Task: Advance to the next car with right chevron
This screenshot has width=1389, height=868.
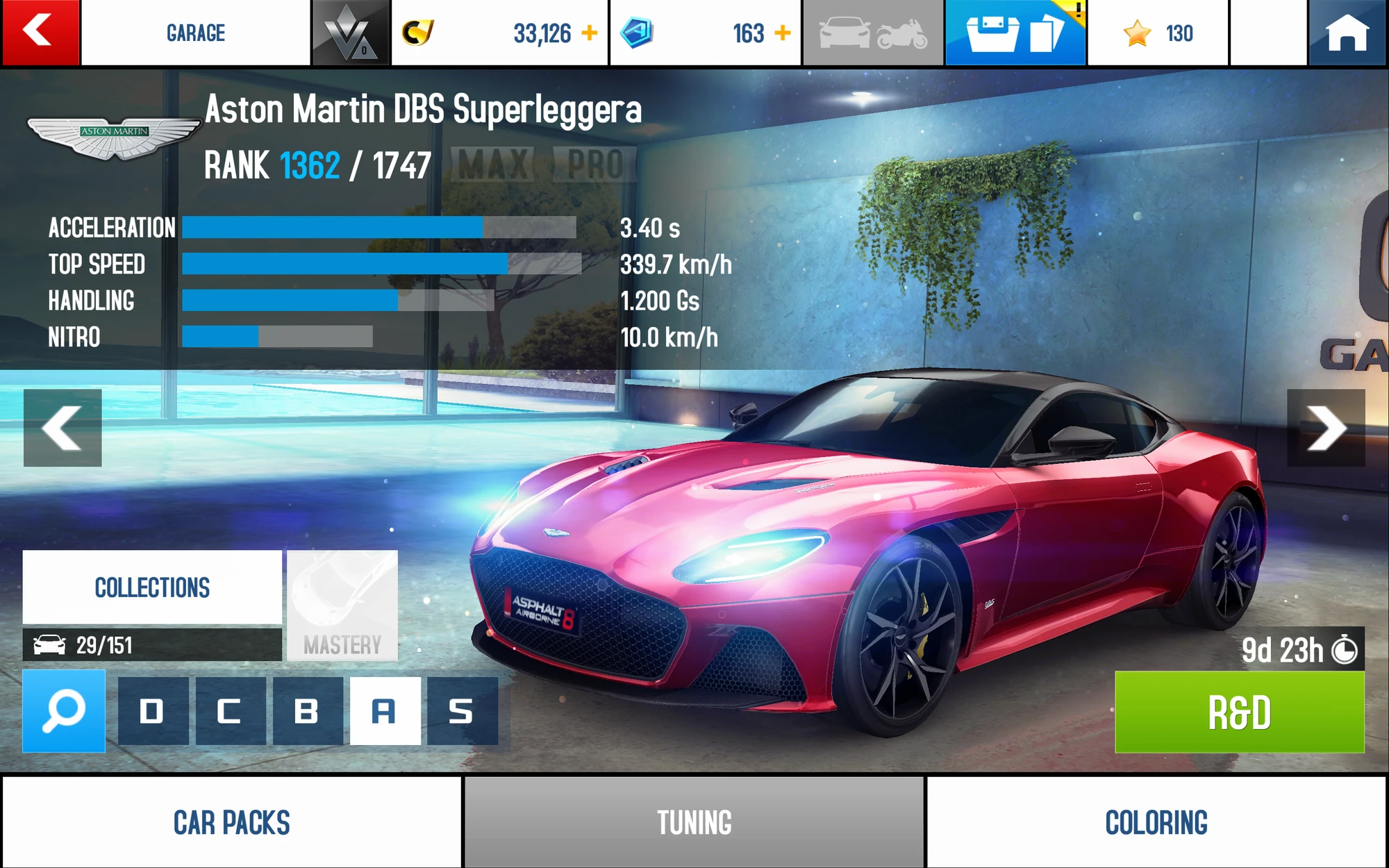Action: coord(1327,428)
